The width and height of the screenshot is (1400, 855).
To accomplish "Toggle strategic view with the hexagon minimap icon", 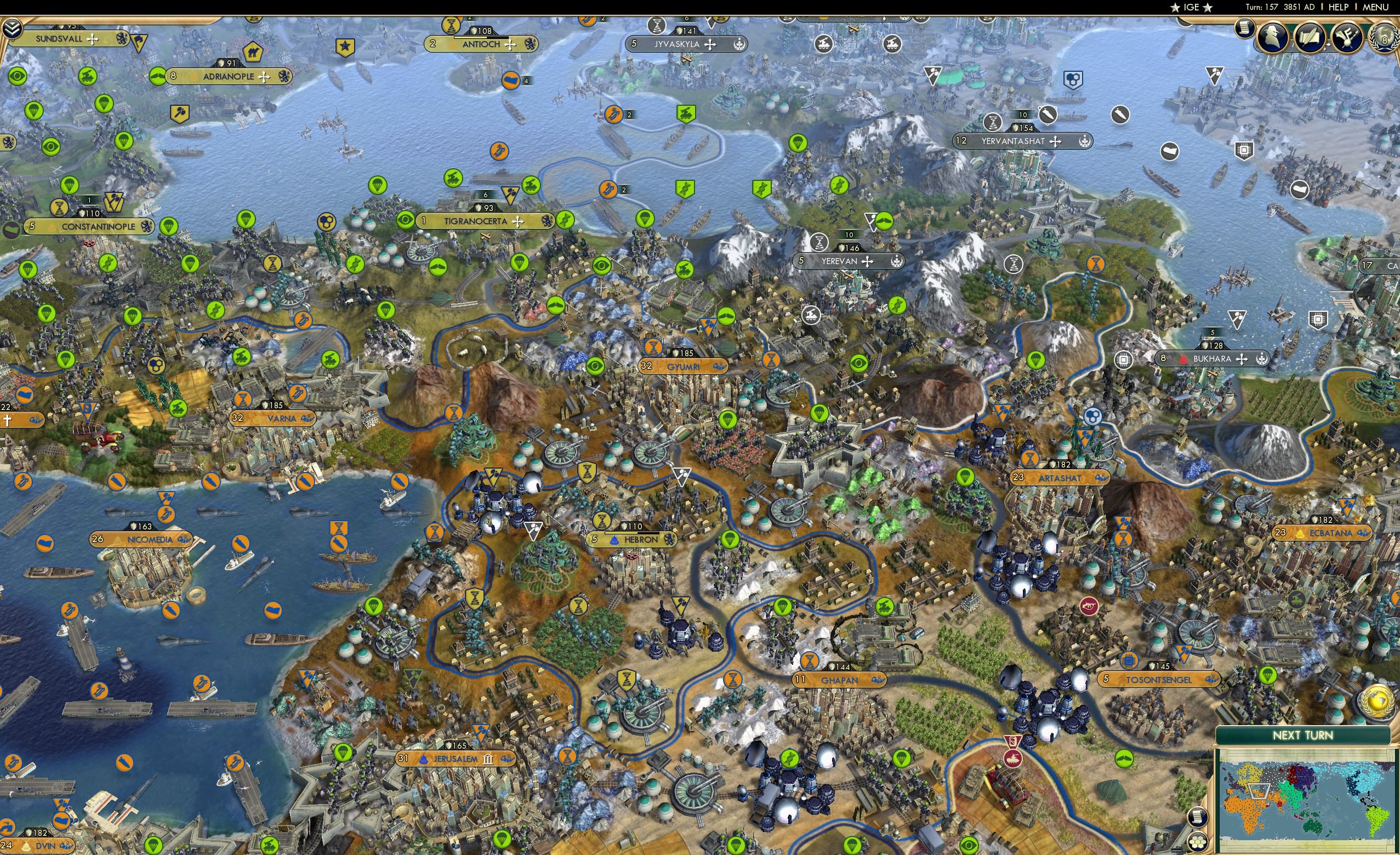I will pyautogui.click(x=1197, y=842).
